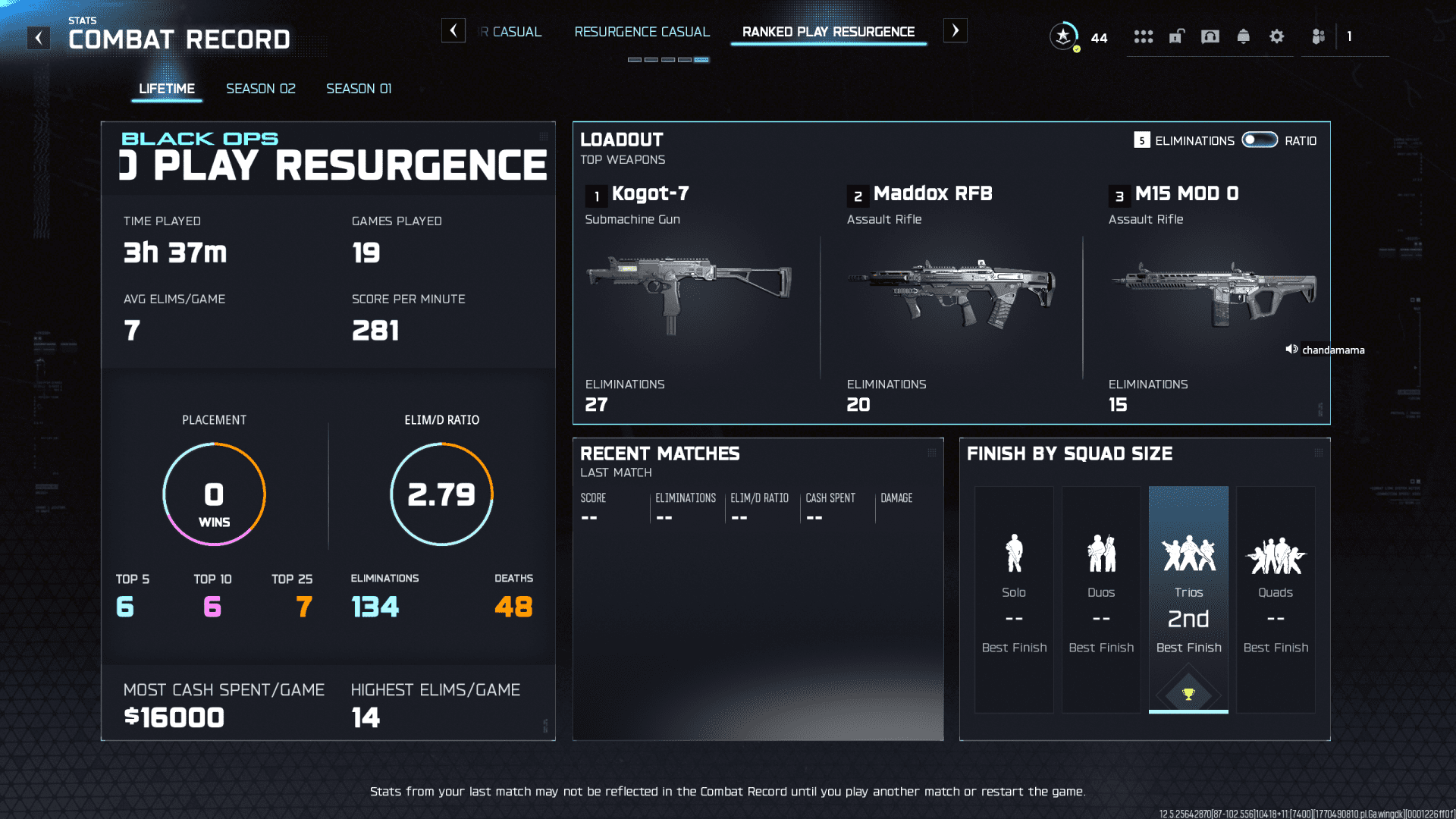Click the Elim/D Ratio circular gauge

[x=441, y=494]
